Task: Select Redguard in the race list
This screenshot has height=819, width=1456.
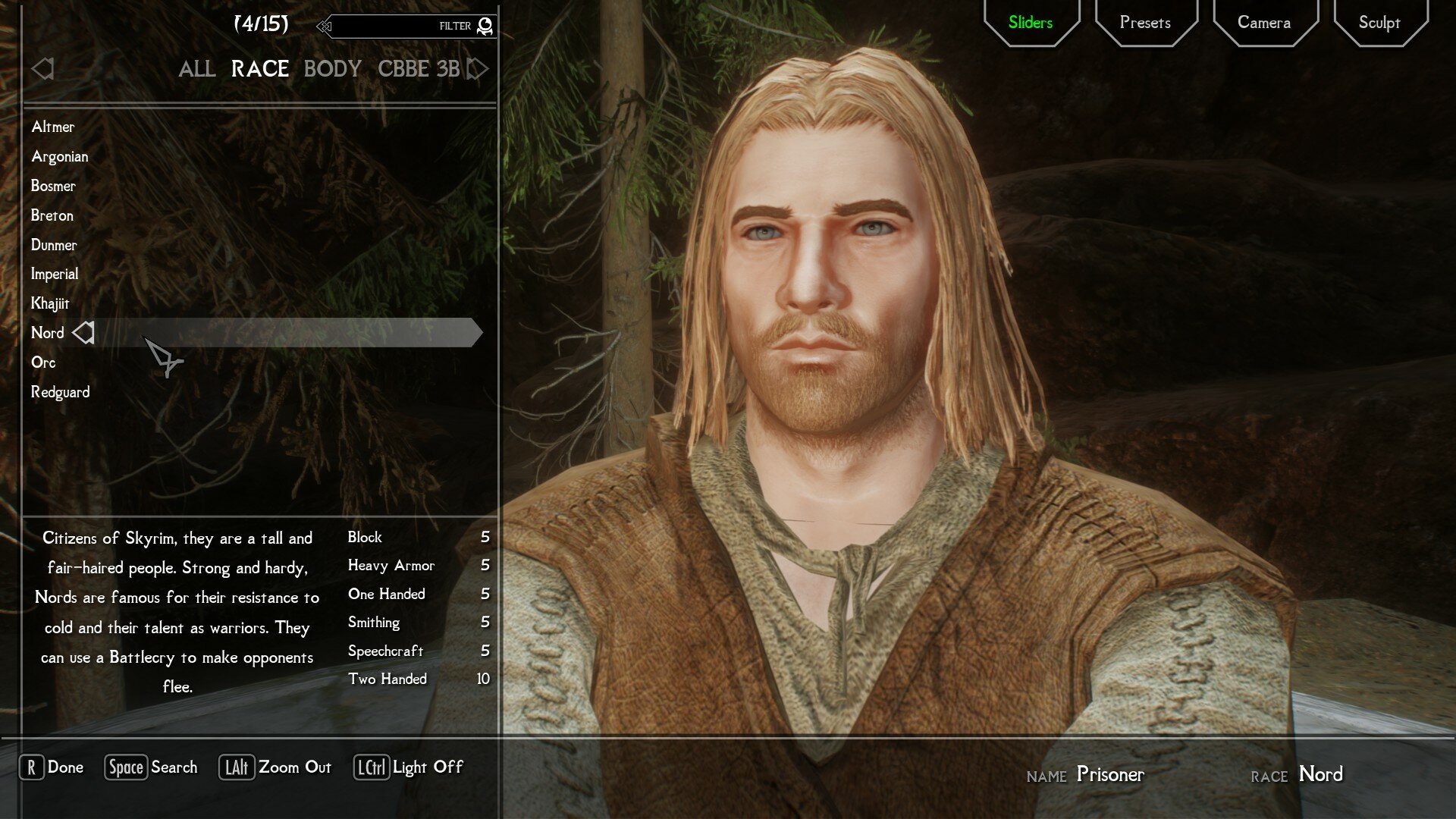Action: pyautogui.click(x=61, y=392)
